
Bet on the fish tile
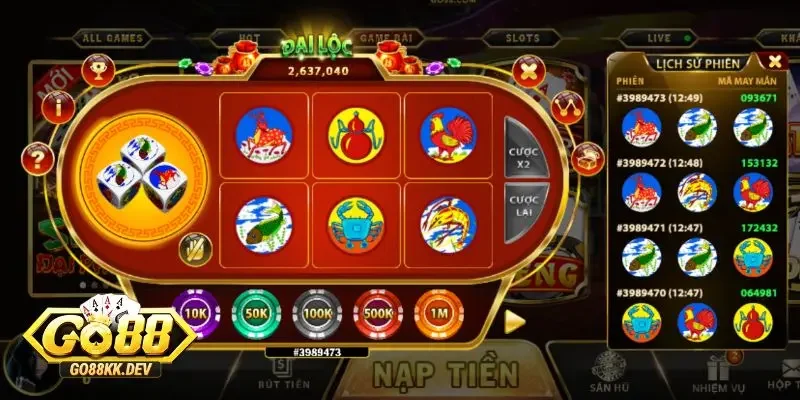point(264,225)
